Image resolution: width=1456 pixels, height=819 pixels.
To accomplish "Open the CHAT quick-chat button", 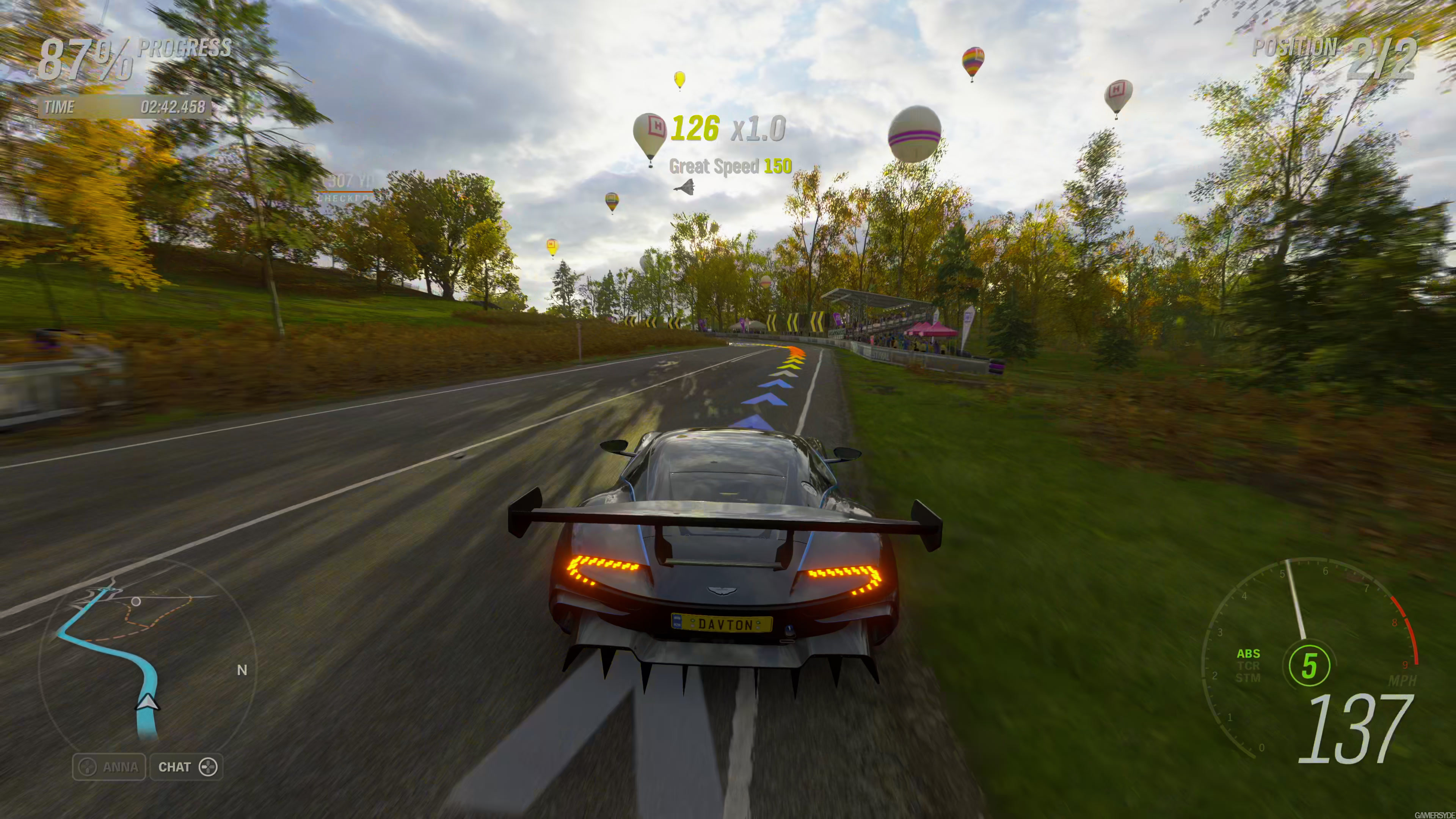I will click(187, 767).
